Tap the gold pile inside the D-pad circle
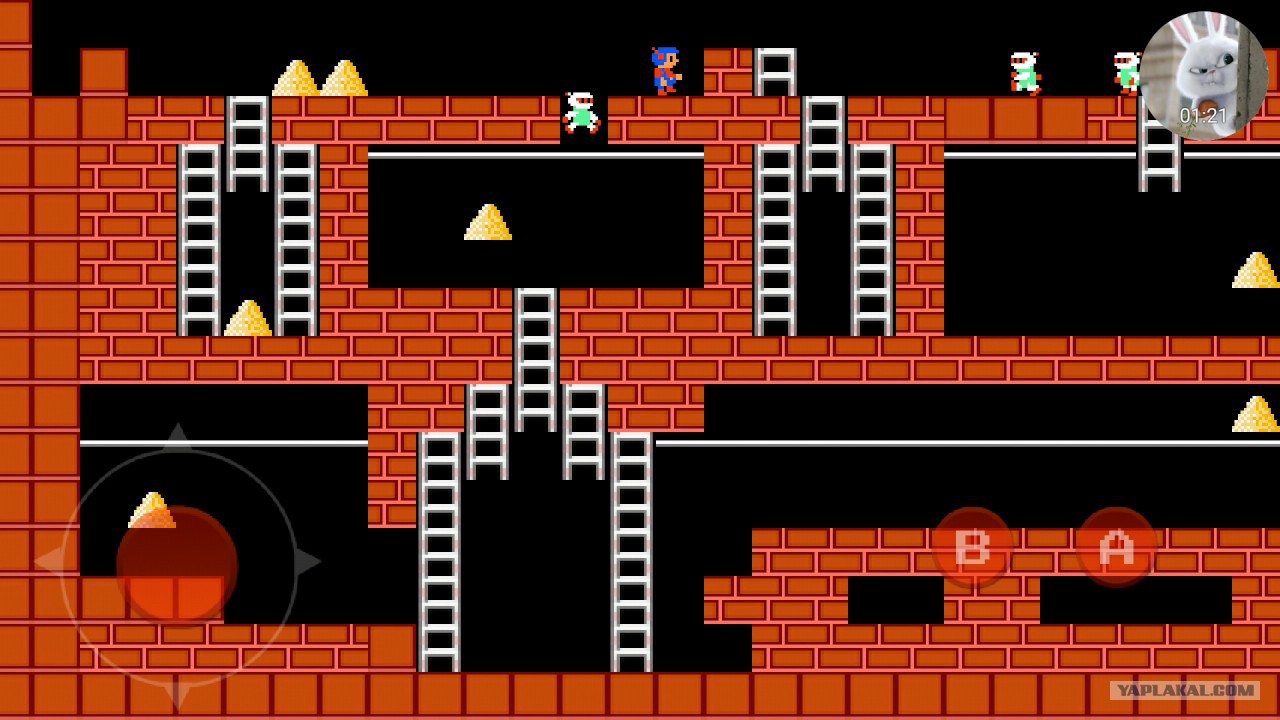This screenshot has height=720, width=1280. point(152,508)
